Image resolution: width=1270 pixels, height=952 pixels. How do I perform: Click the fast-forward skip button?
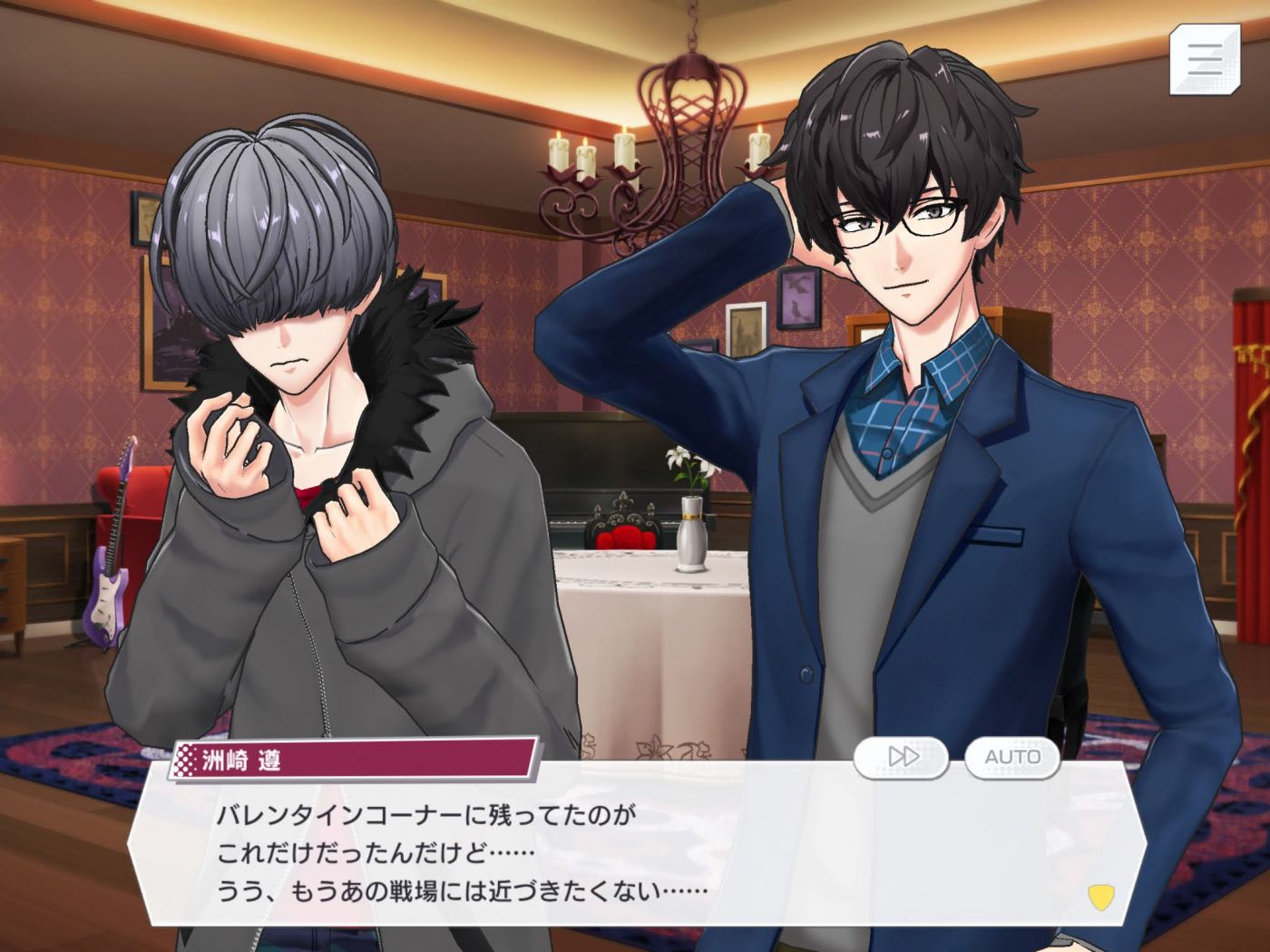[x=902, y=757]
